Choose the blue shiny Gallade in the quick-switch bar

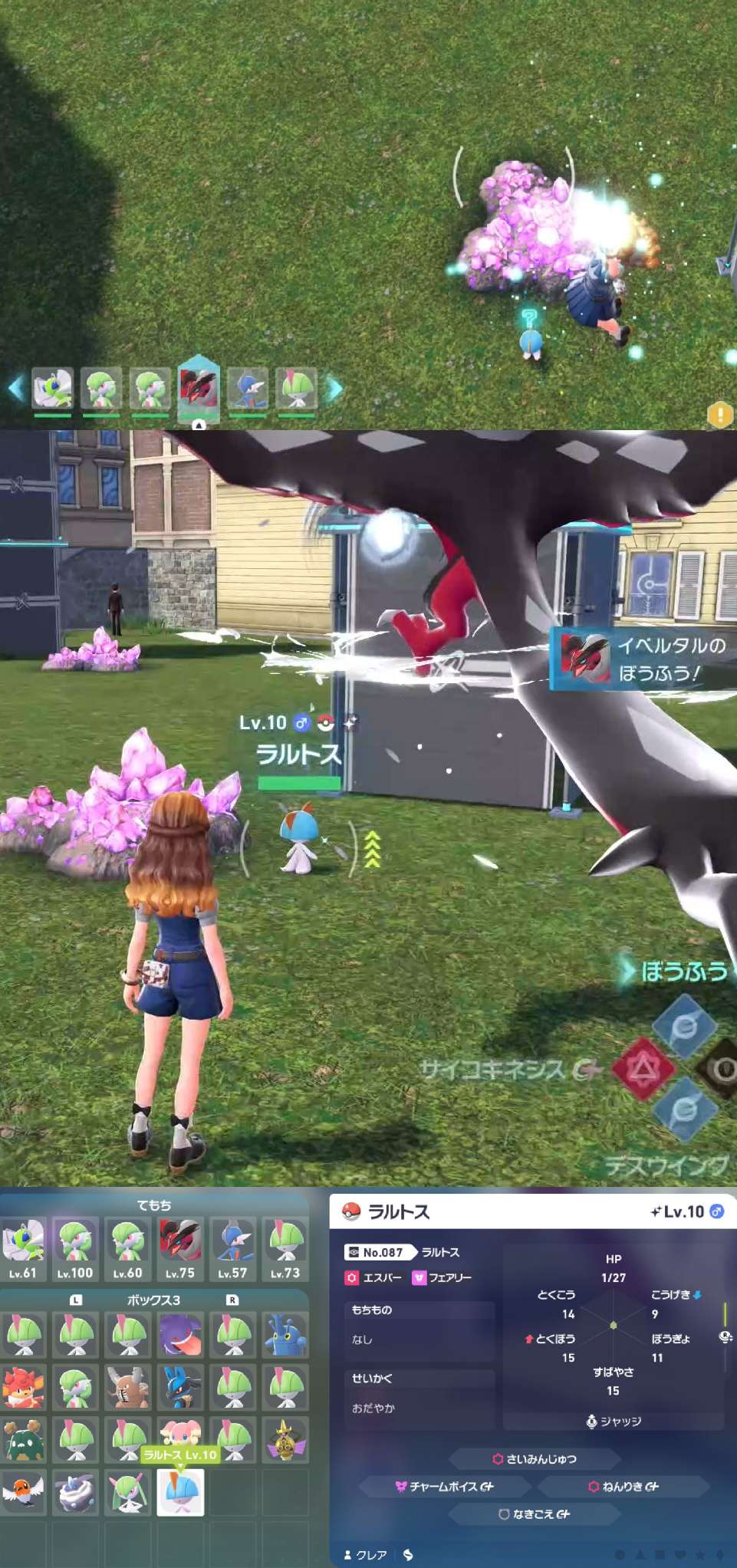click(248, 389)
